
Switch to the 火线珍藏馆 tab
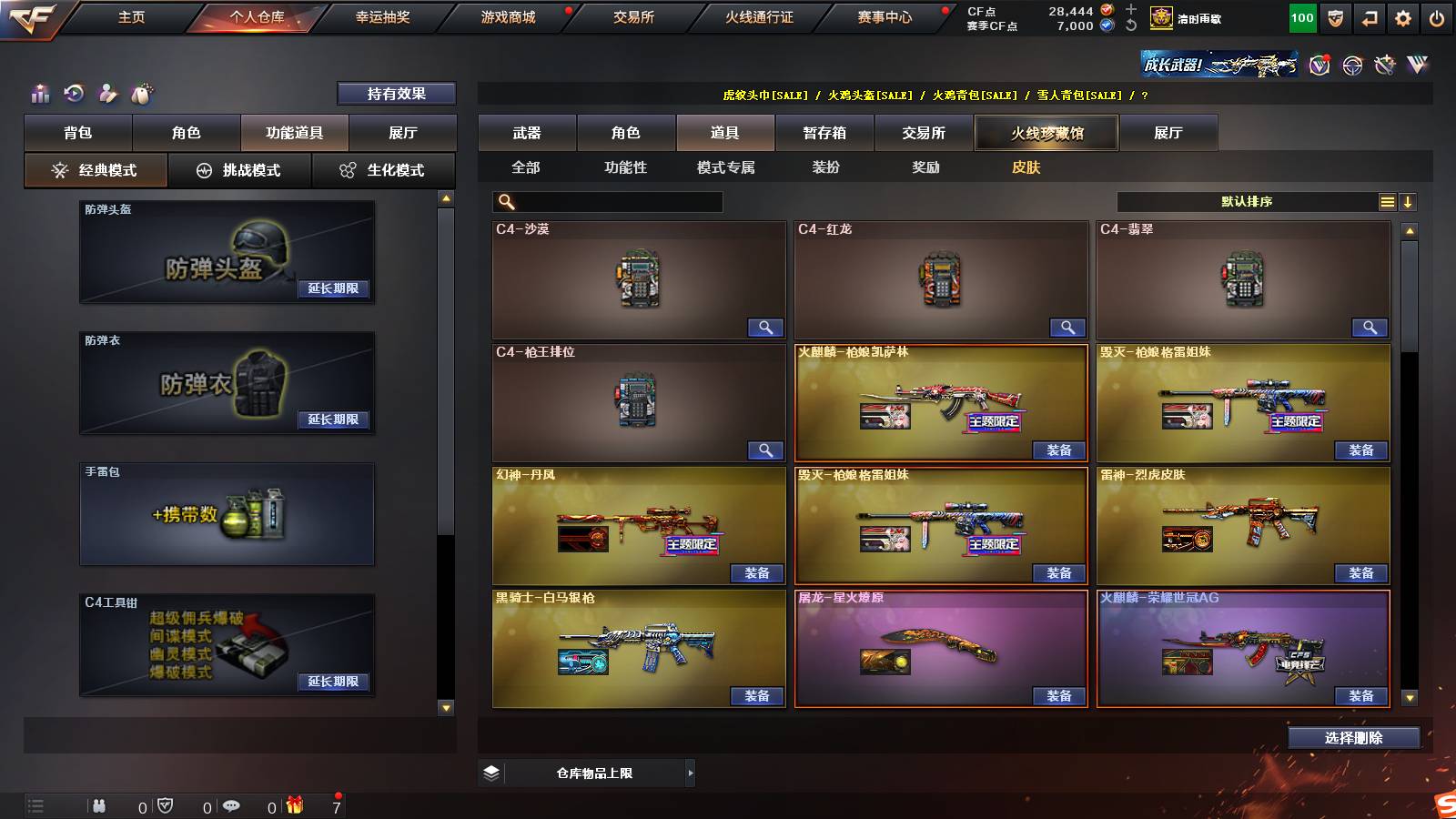[x=1046, y=133]
